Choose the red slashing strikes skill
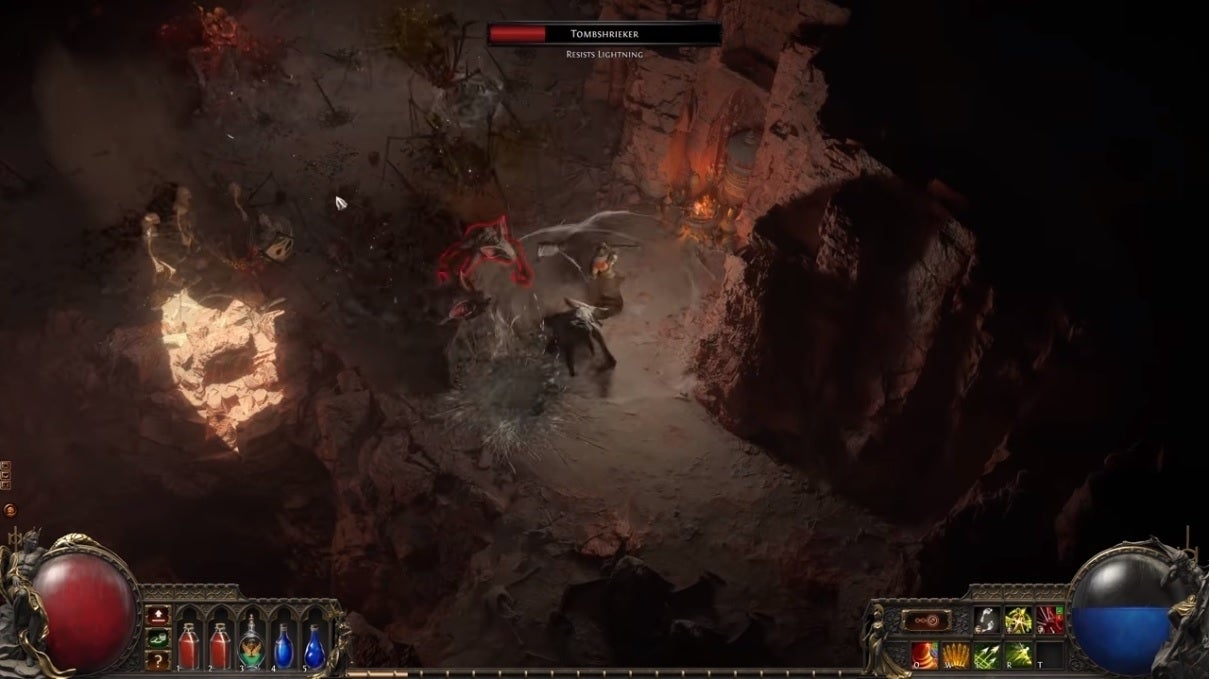The width and height of the screenshot is (1210, 679). point(1049,621)
